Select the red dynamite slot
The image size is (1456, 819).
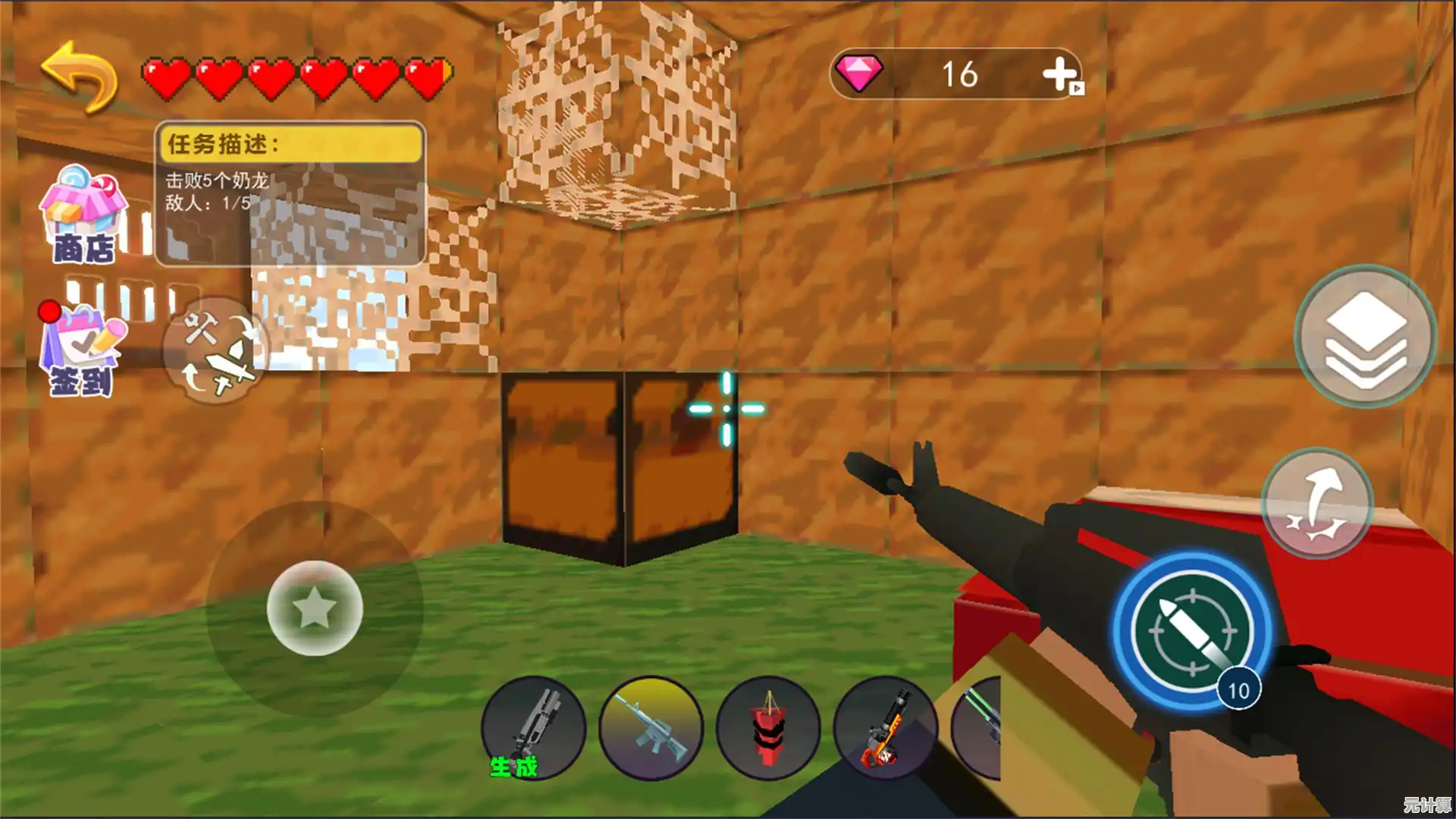point(767,728)
